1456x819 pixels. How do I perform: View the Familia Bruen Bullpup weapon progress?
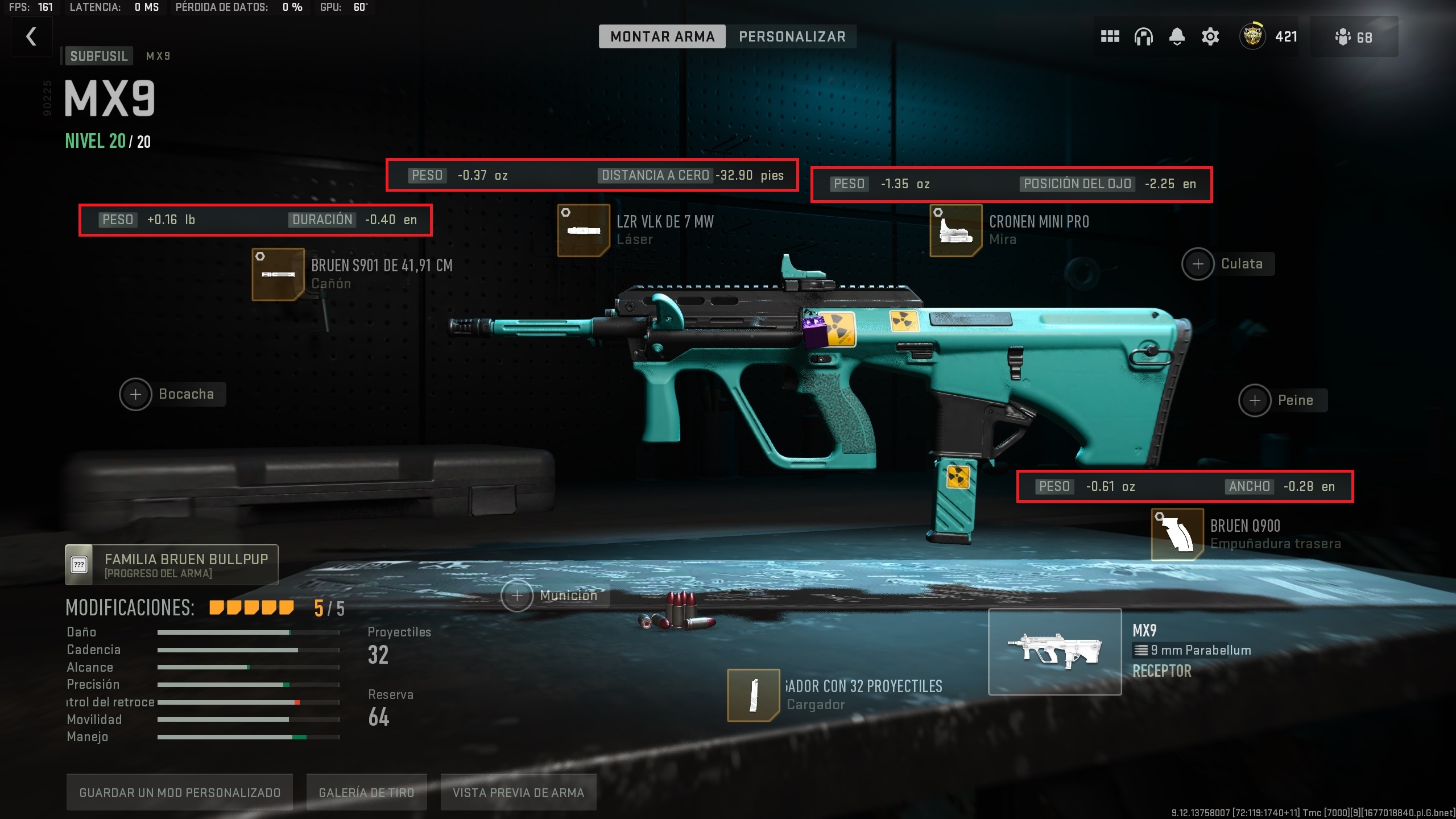coord(169,564)
